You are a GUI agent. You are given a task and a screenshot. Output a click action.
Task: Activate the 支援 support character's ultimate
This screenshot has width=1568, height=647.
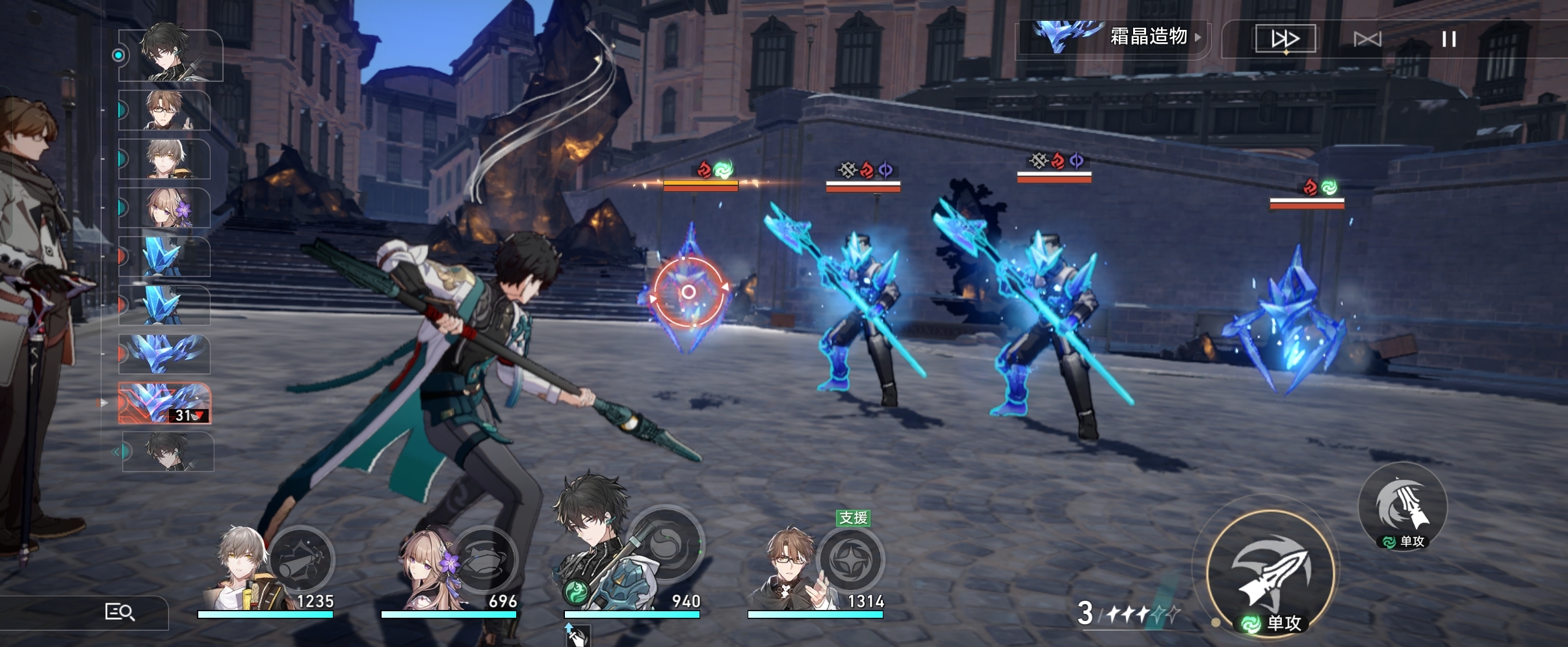pos(850,559)
